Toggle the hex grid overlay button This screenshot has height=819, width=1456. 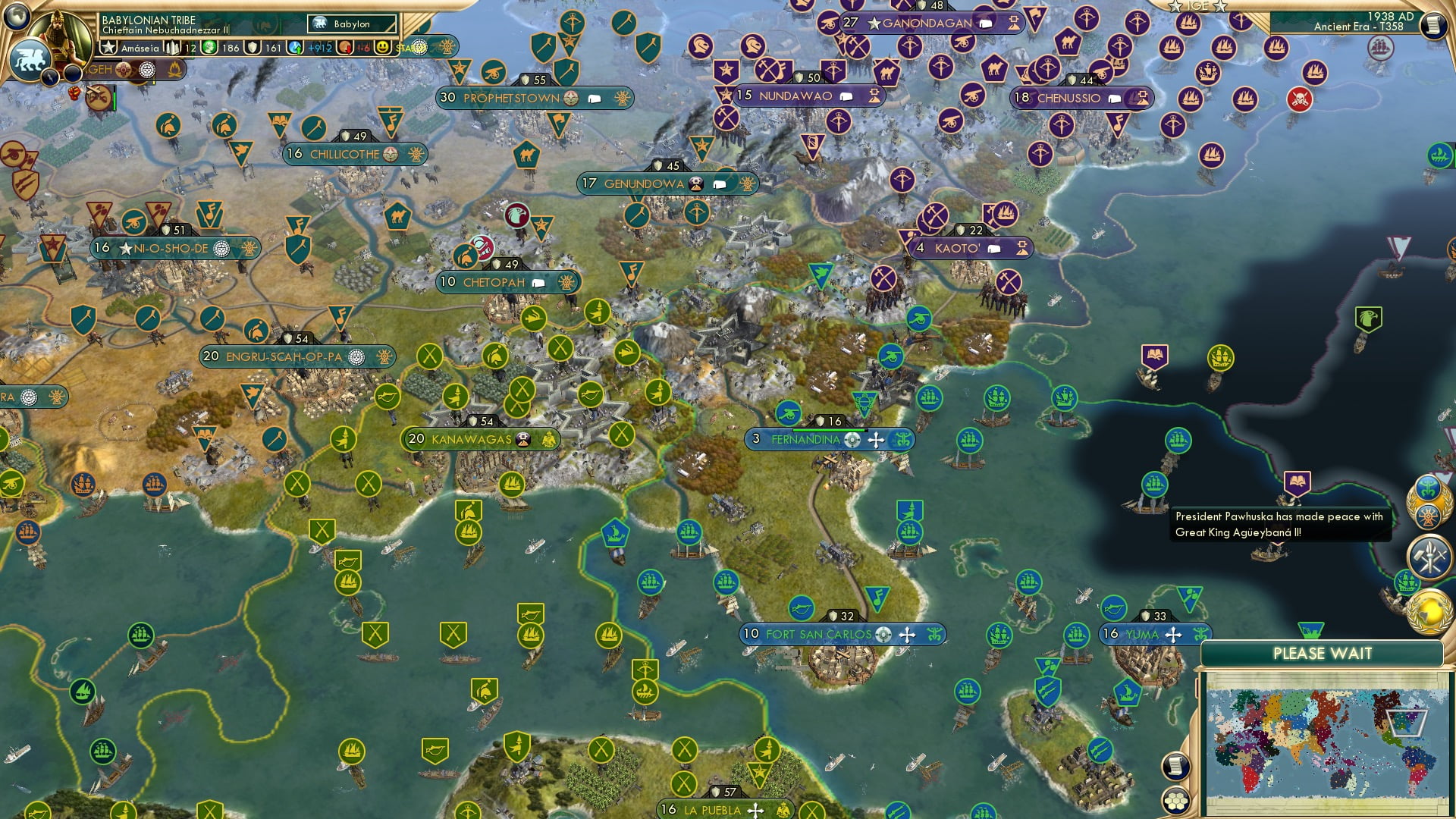1175,801
